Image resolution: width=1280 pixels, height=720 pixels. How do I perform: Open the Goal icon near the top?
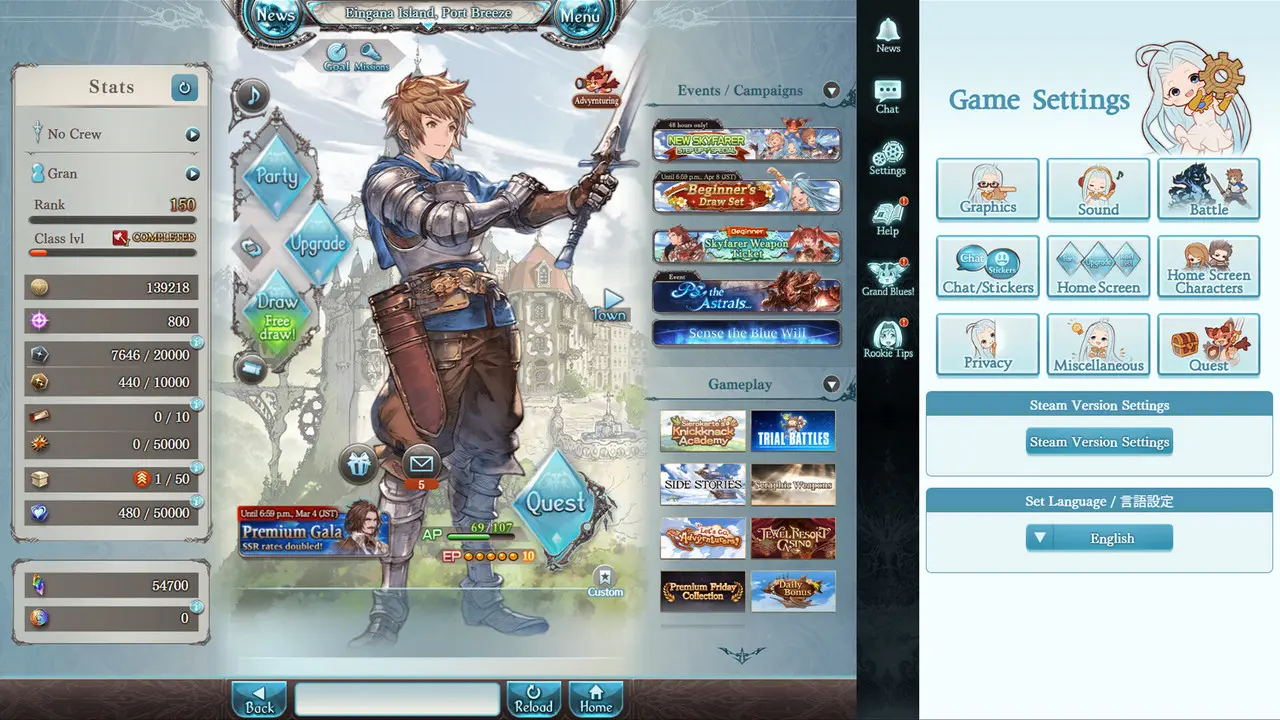[x=337, y=53]
